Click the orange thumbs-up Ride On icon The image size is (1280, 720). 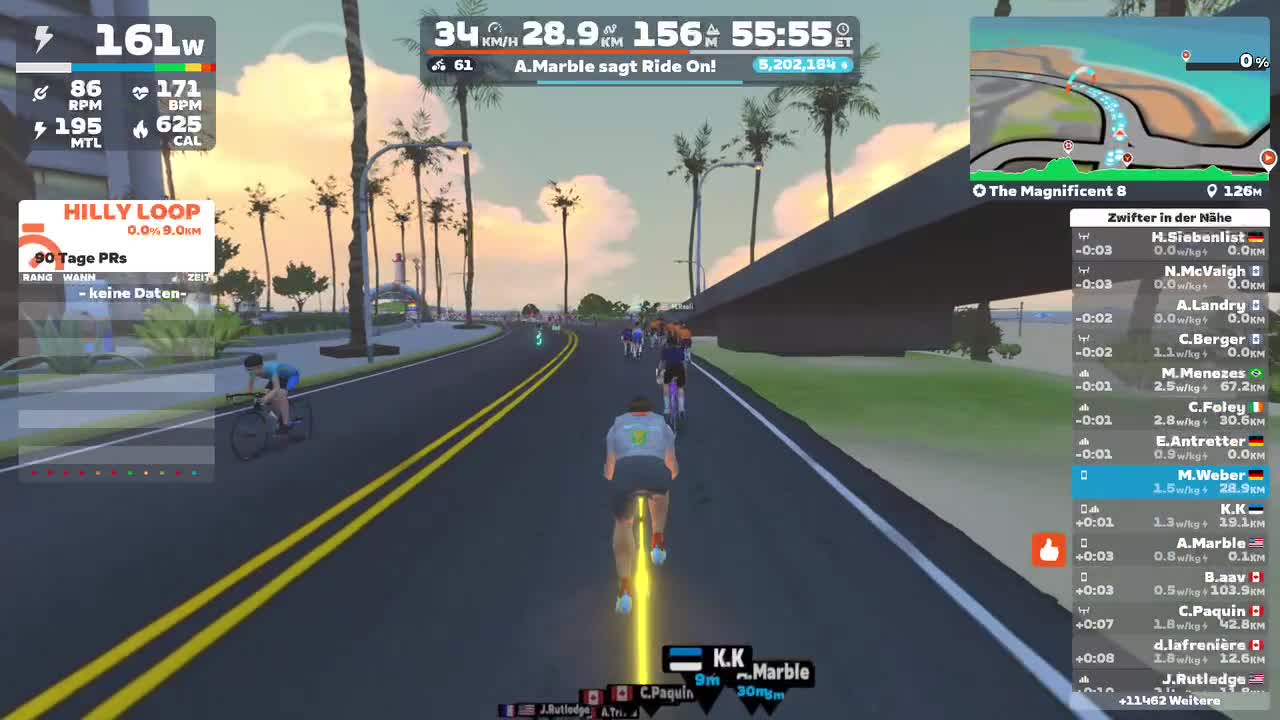tap(1049, 551)
